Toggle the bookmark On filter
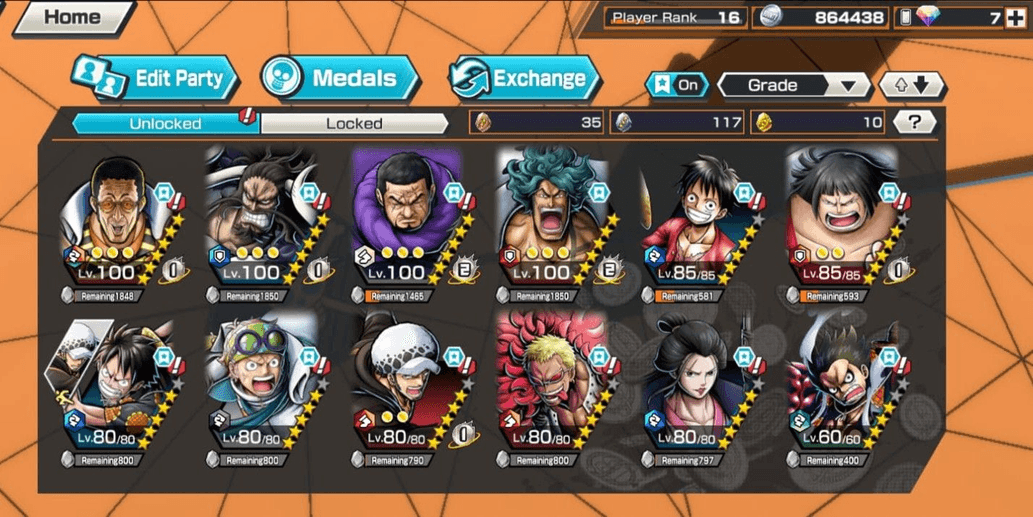The height and width of the screenshot is (517, 1033). [x=677, y=85]
